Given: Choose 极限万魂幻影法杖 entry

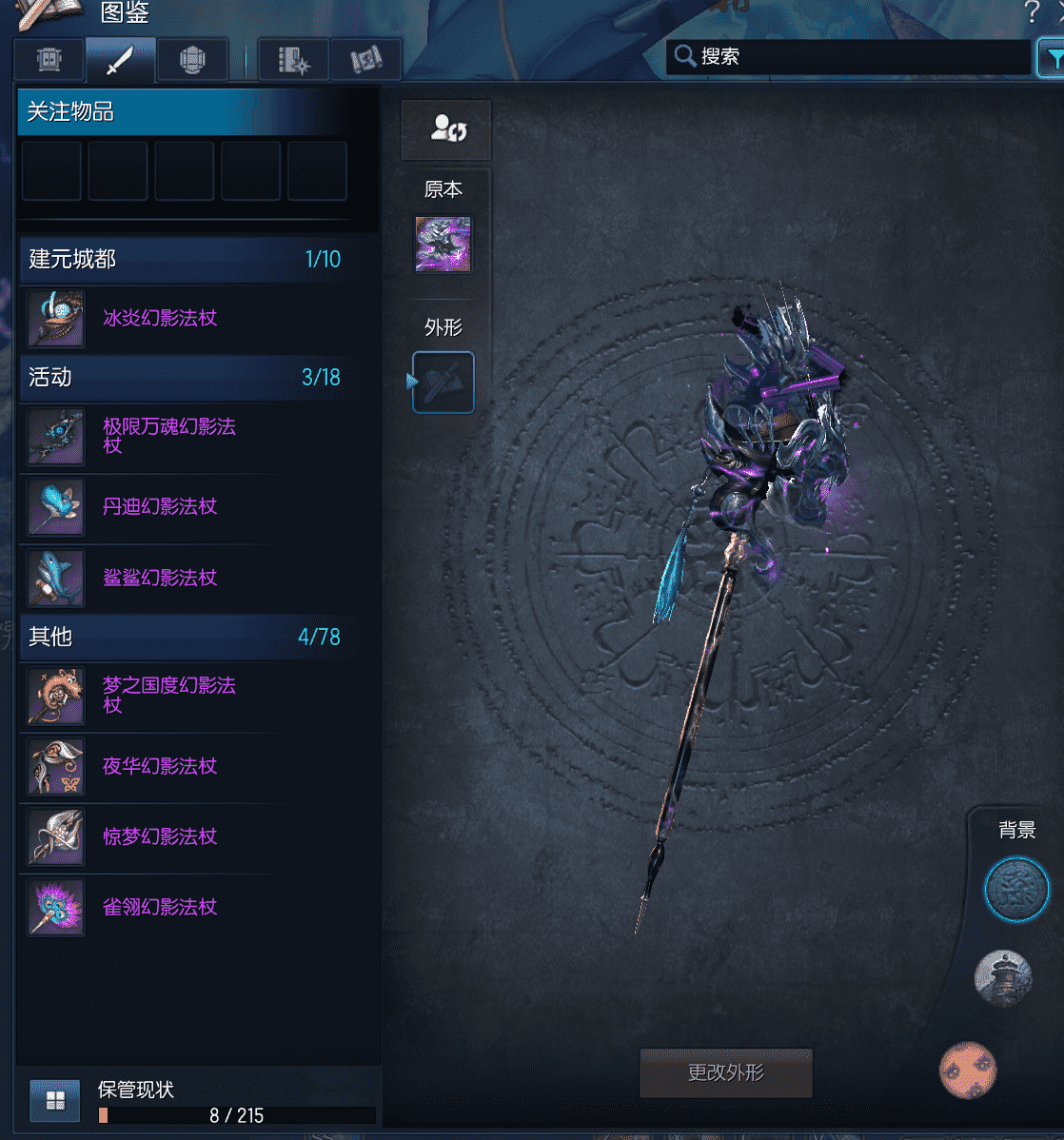Looking at the screenshot, I should pyautogui.click(x=168, y=436).
